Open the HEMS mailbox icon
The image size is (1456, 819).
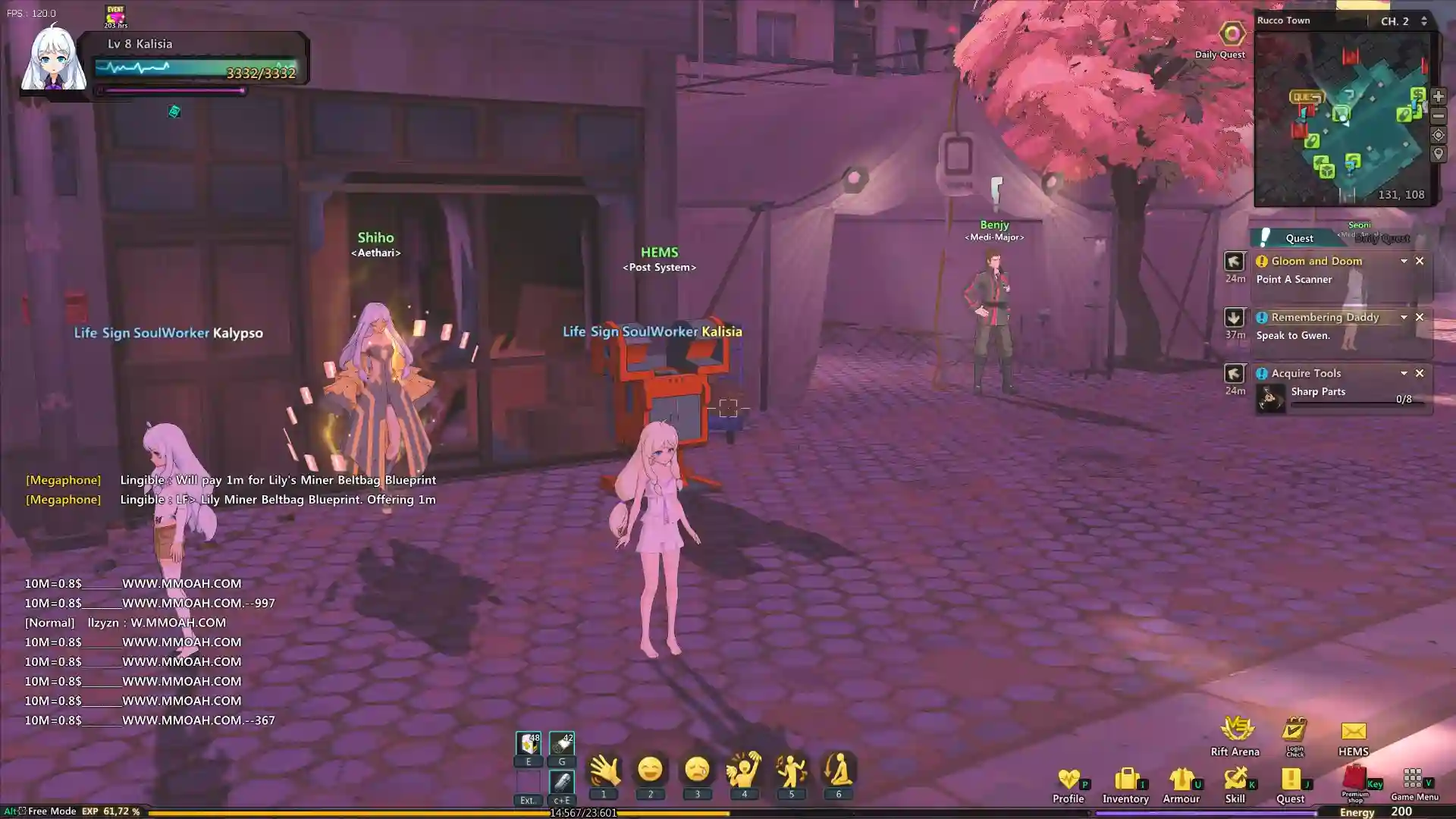[1353, 730]
